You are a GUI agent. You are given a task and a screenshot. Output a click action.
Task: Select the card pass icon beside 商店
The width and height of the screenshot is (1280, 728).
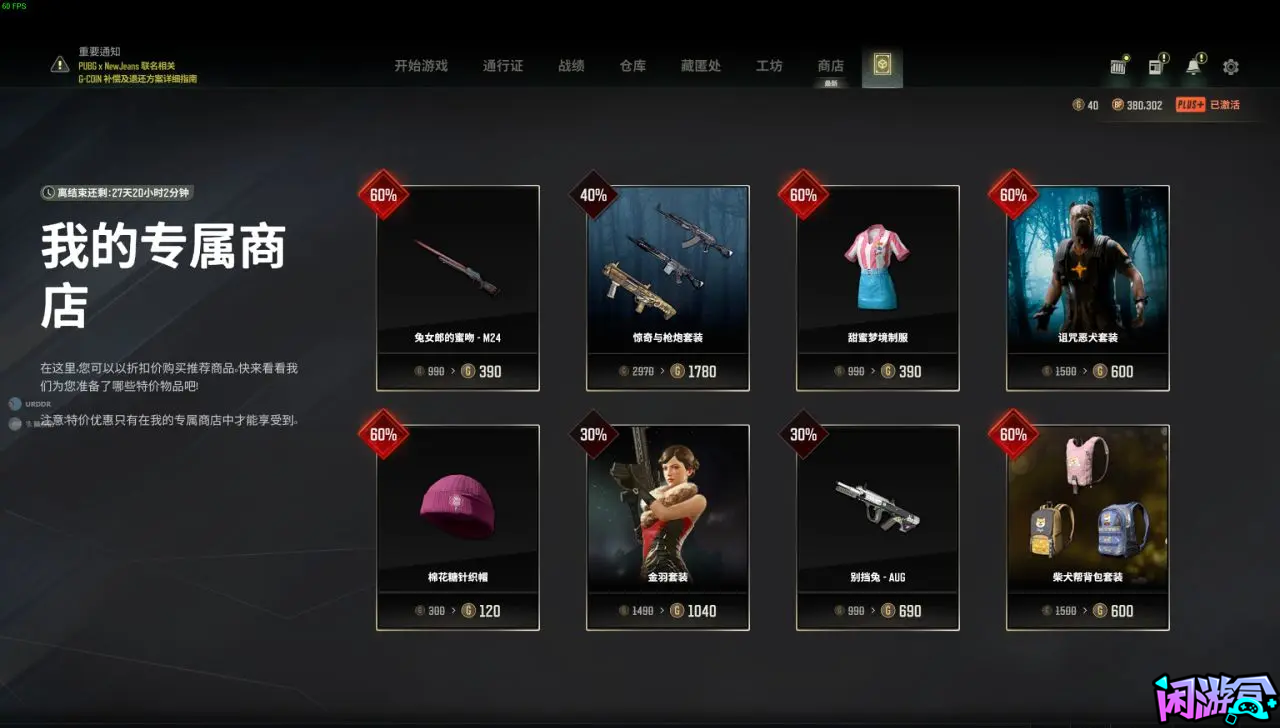(881, 63)
